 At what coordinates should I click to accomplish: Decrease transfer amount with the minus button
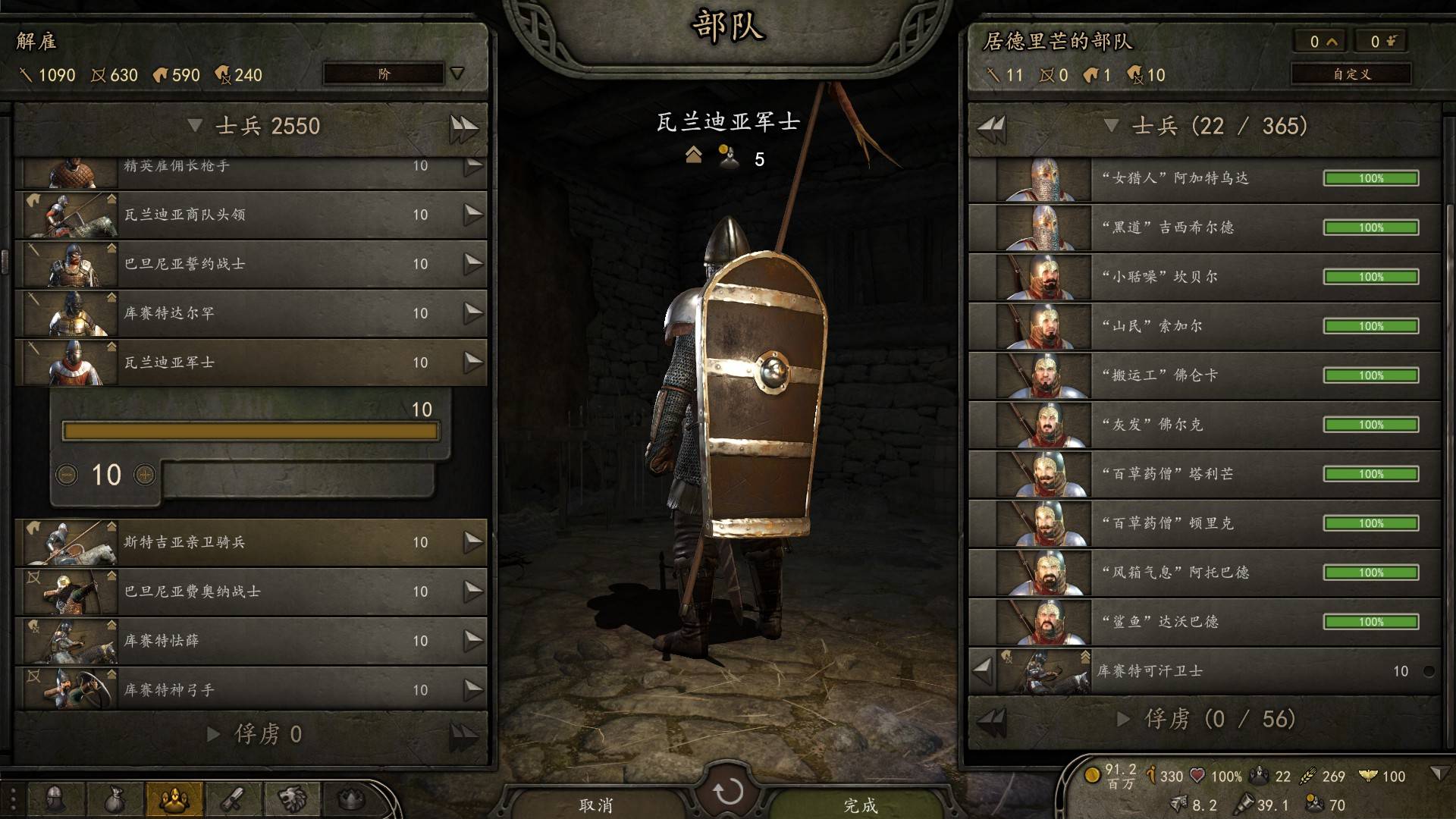67,475
